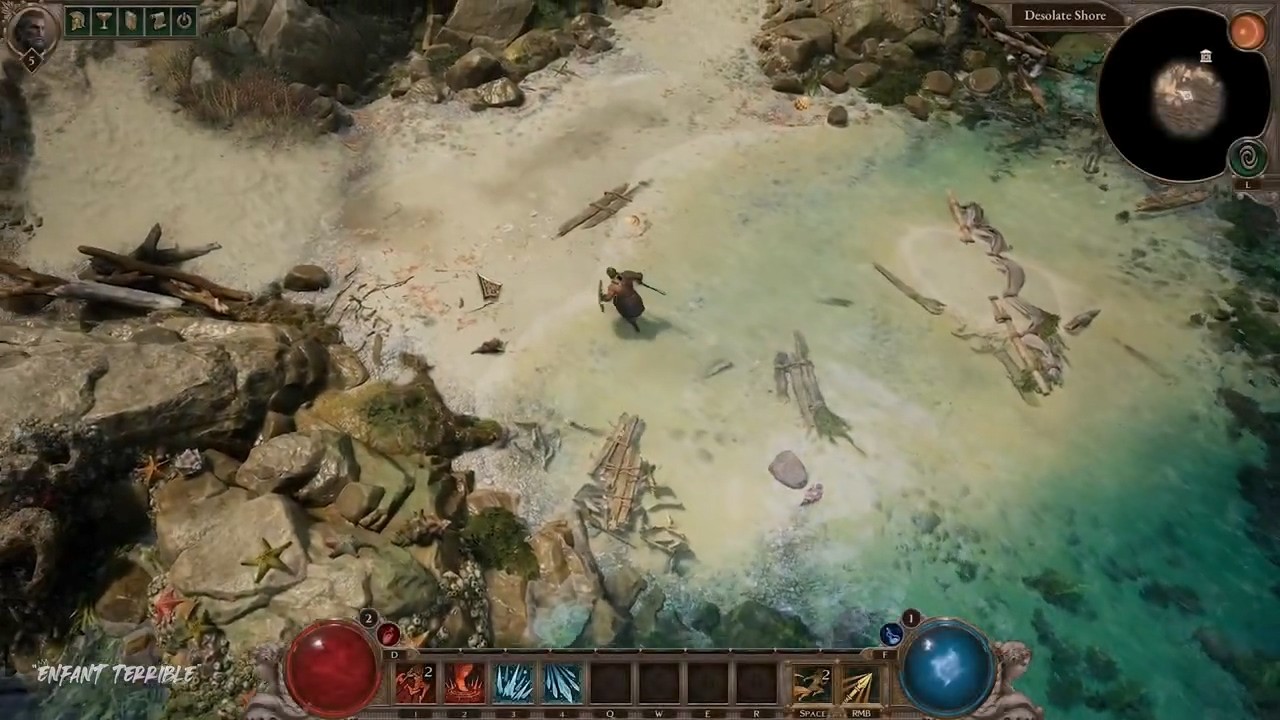
Task: Activate the fiery ground skill in slot 2
Action: [x=464, y=684]
